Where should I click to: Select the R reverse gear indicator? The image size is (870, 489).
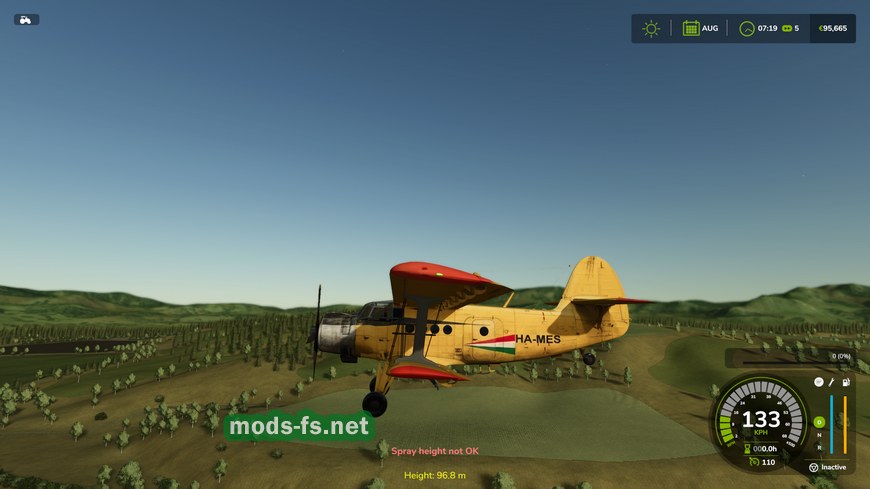click(x=819, y=447)
